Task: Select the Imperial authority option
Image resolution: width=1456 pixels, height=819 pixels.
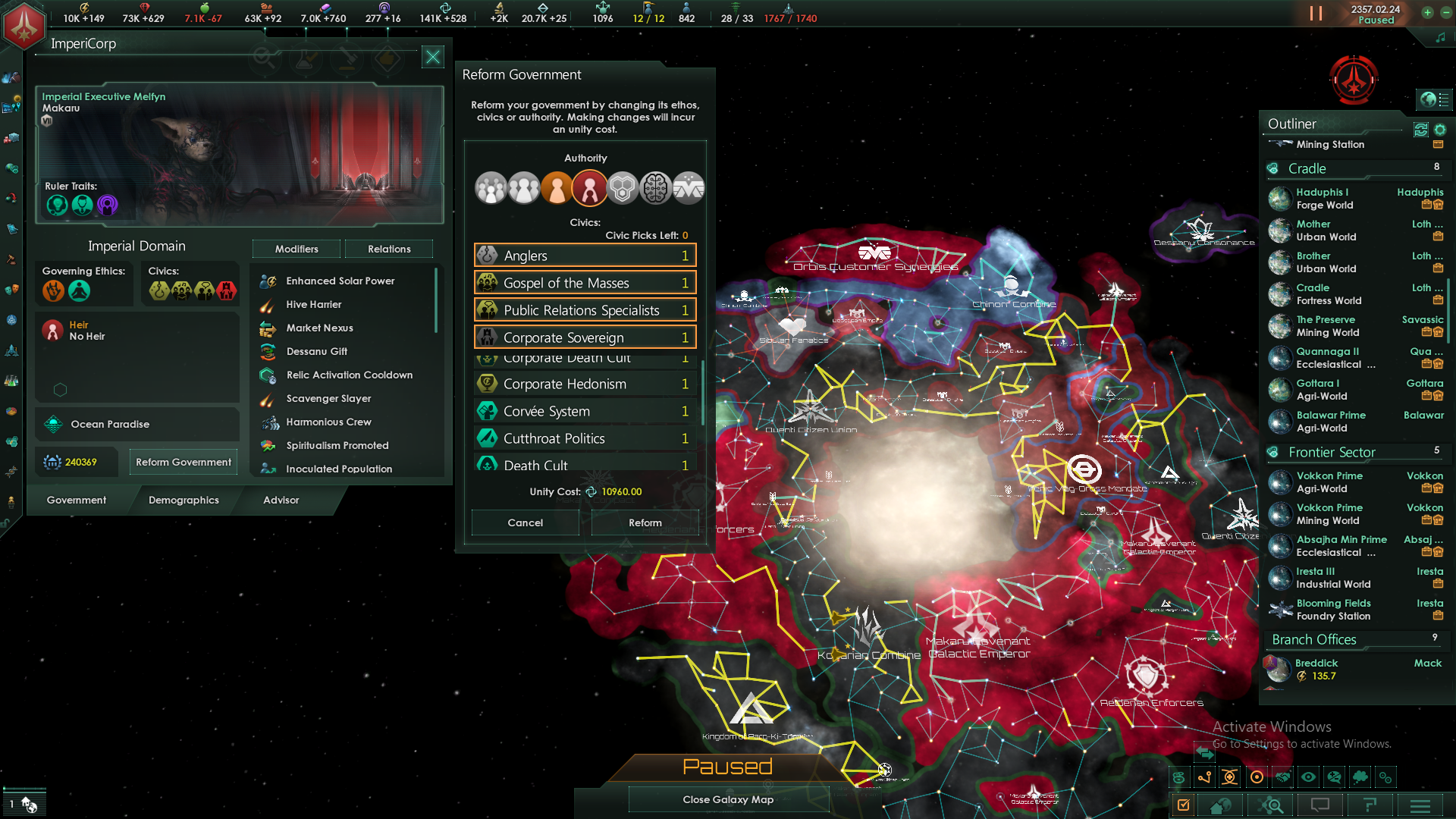Action: [589, 187]
